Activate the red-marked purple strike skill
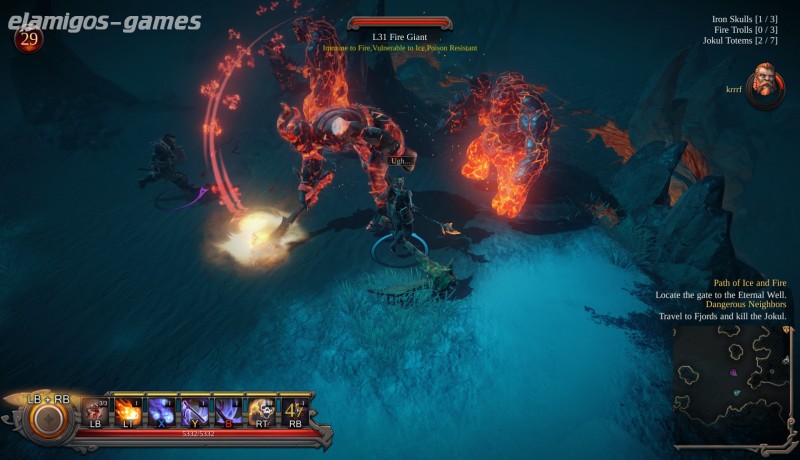 228,411
